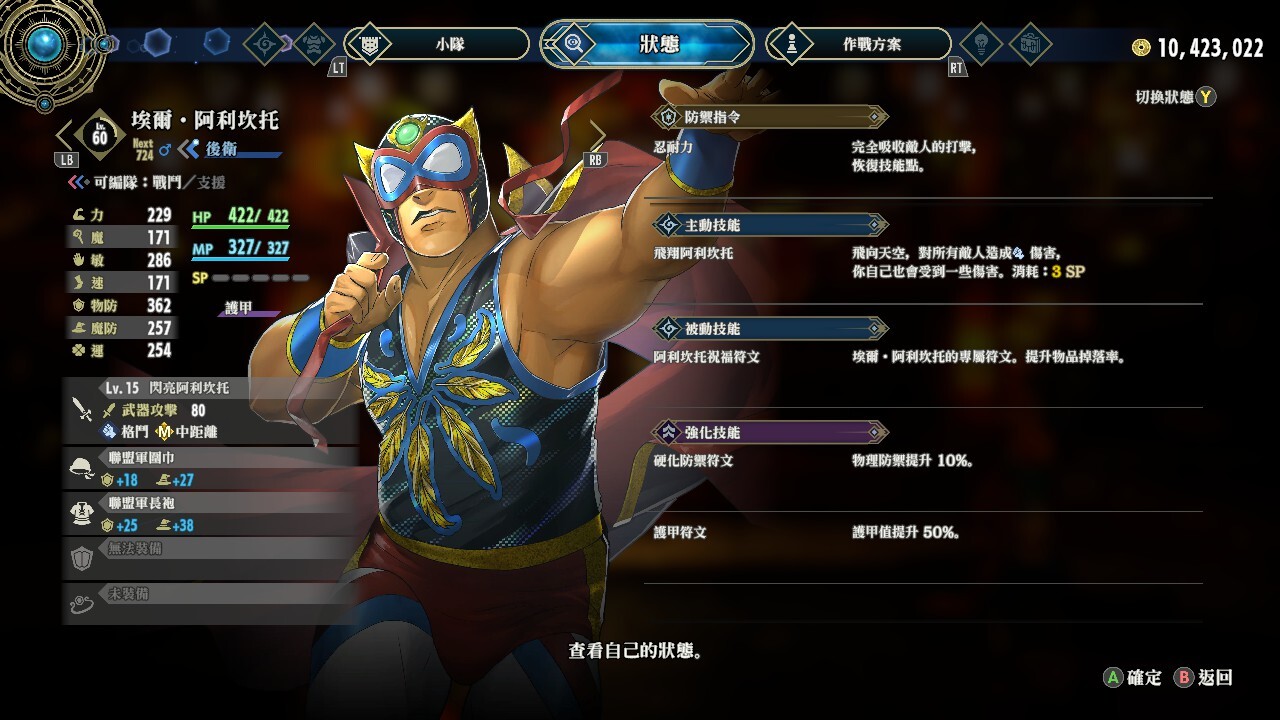Select the weapon slot 閃亮阿利坎托

point(210,410)
